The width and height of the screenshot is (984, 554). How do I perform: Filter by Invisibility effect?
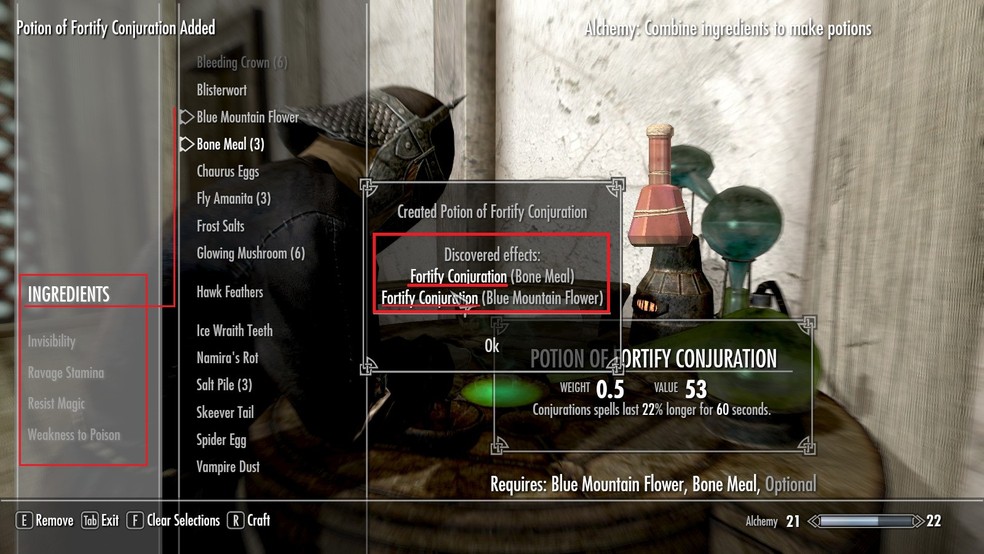pos(52,342)
